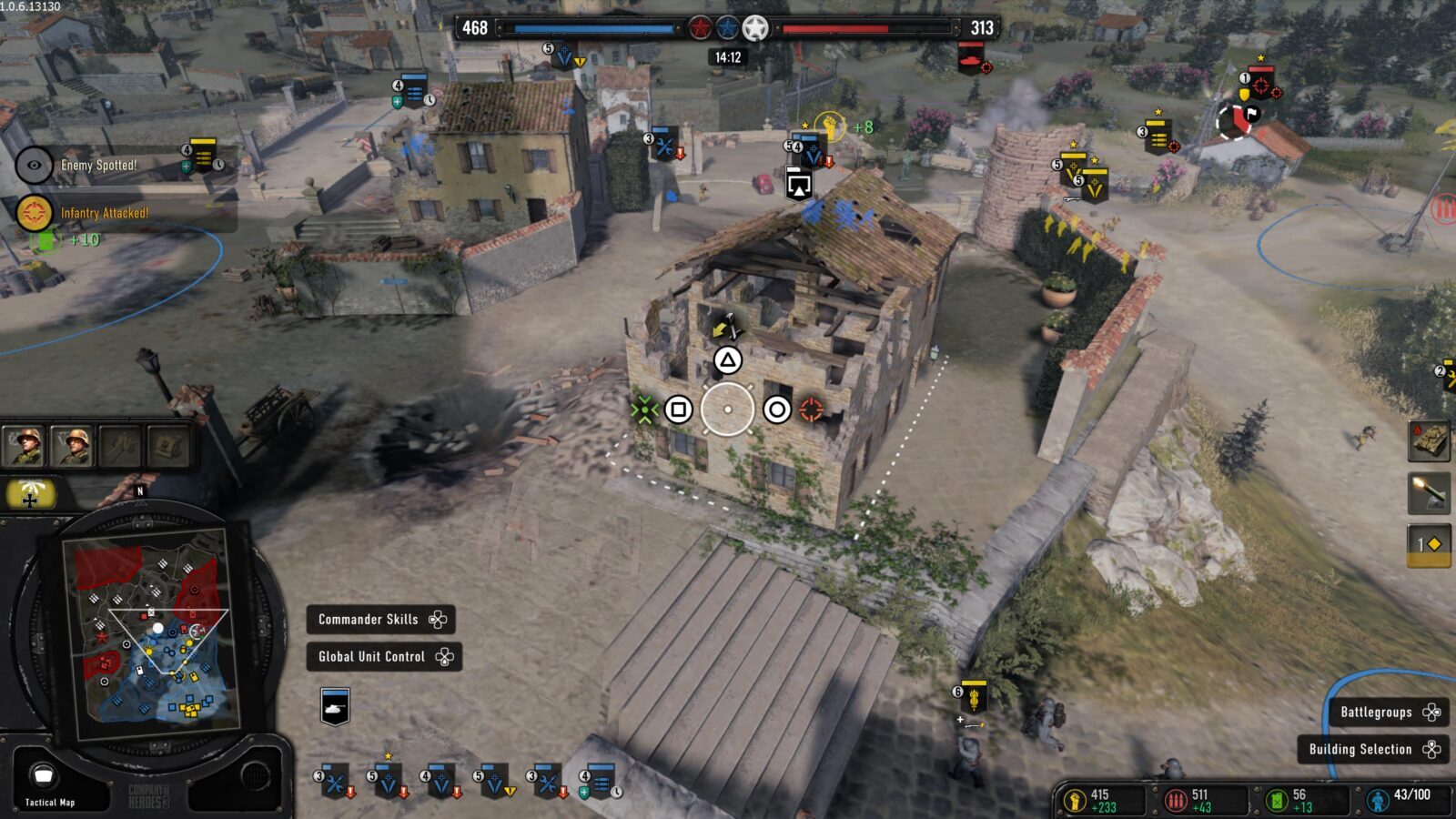Click the green converging arrows command

644,410
